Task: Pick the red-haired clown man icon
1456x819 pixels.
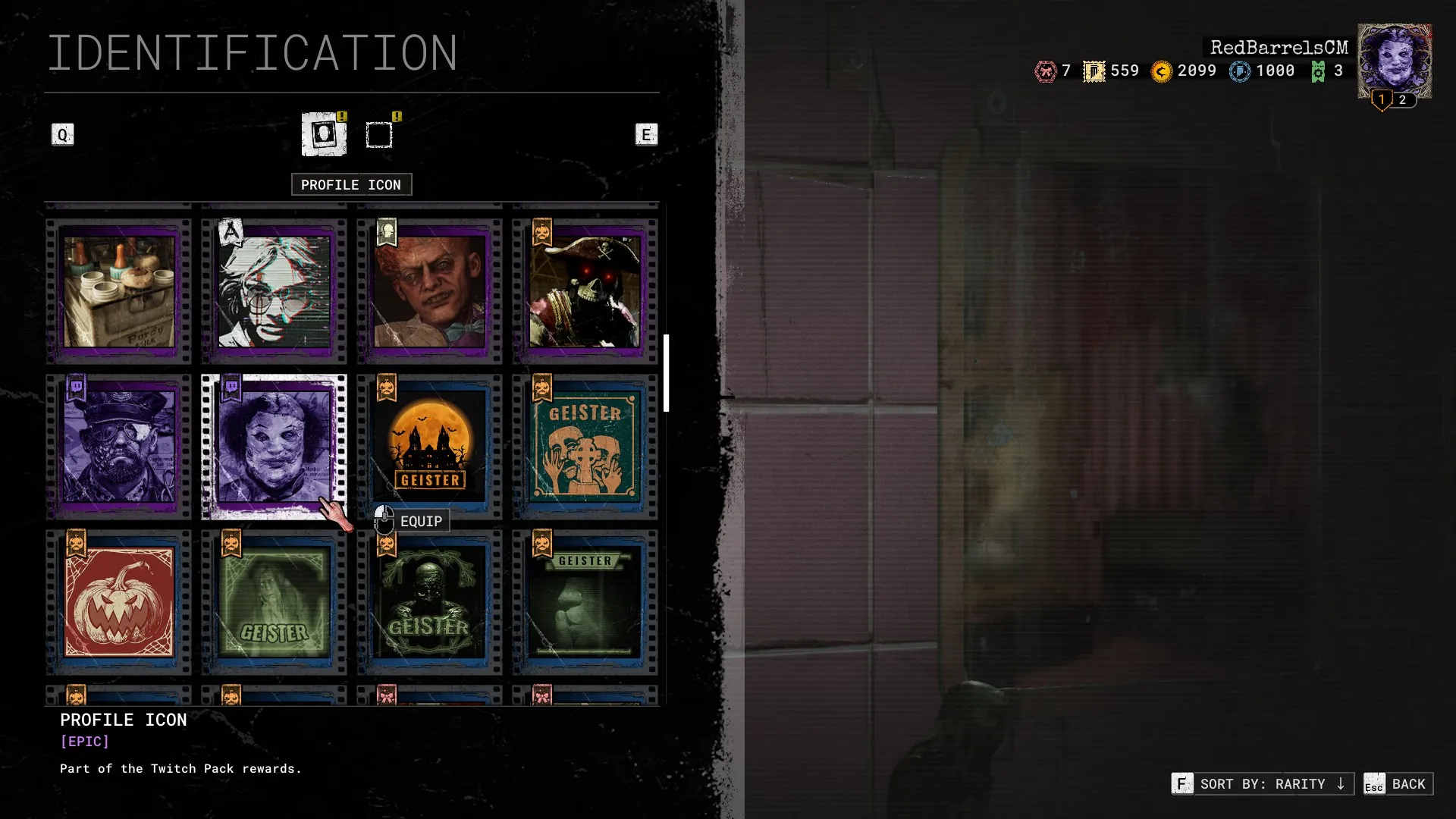Action: pos(430,292)
